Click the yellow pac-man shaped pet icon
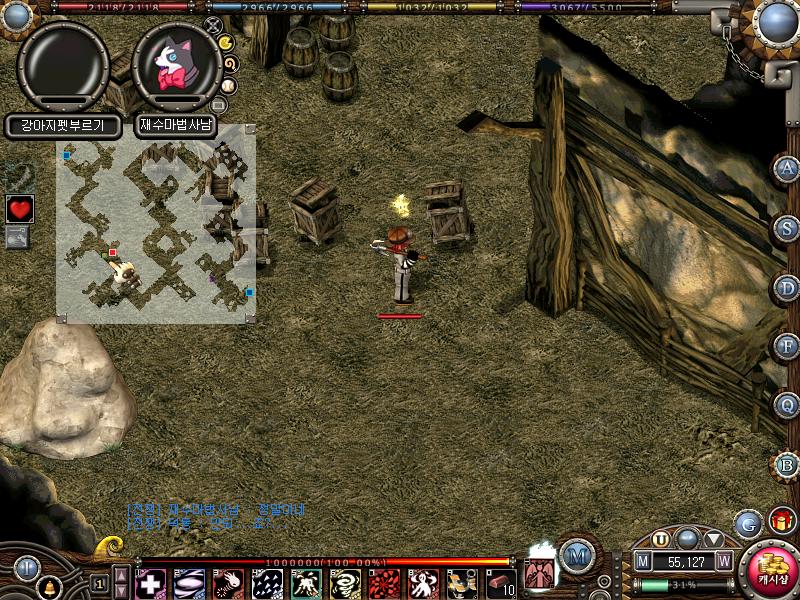Viewport: 800px width, 600px height. coord(226,42)
